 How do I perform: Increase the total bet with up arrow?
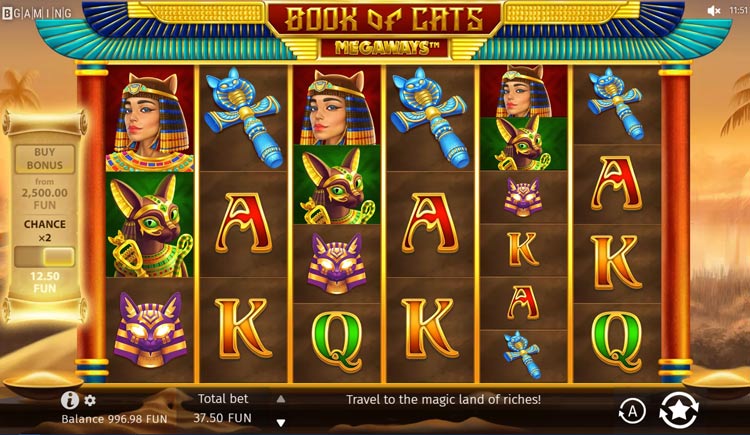tap(281, 398)
